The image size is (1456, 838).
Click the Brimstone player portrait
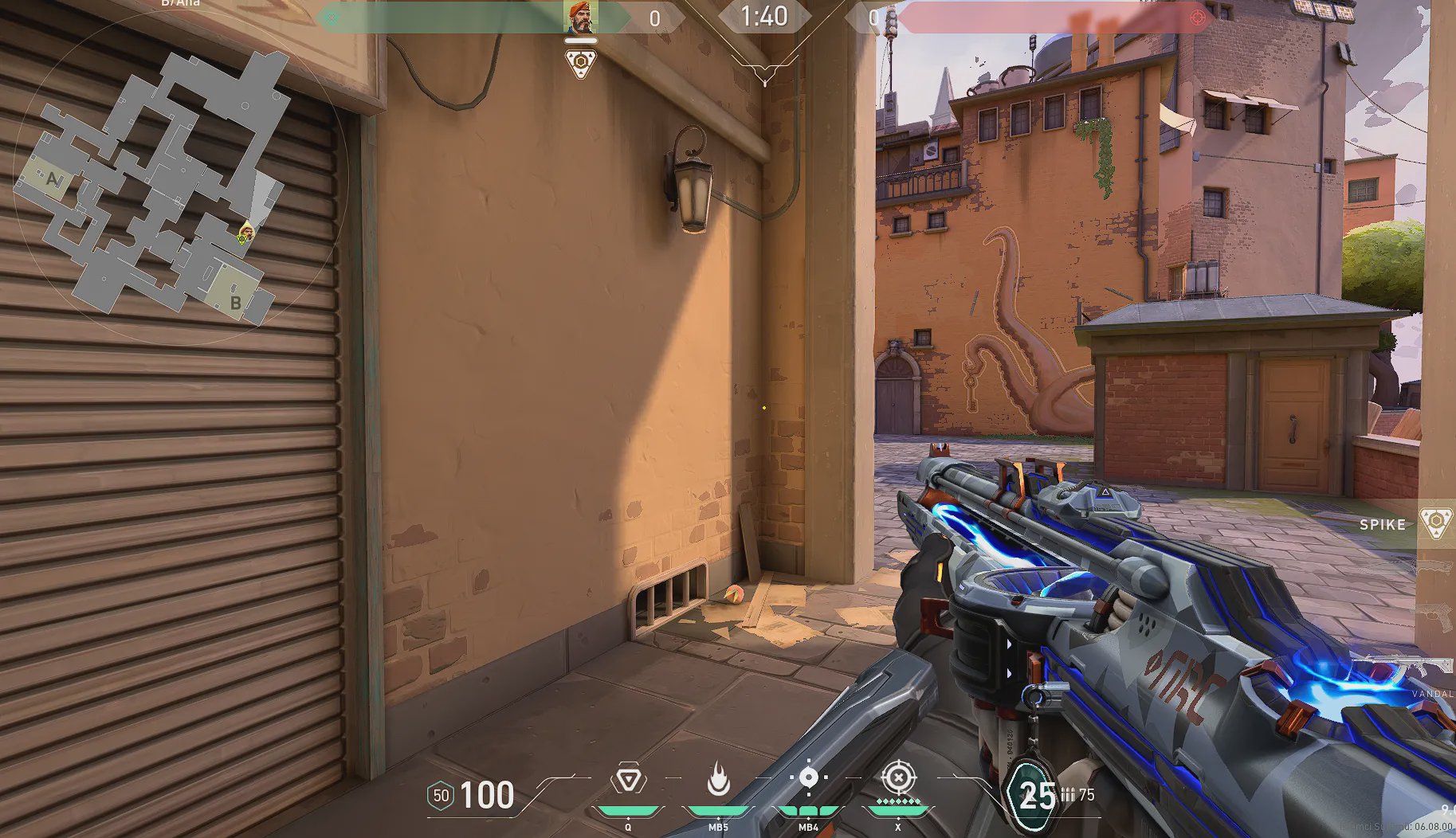click(x=581, y=18)
